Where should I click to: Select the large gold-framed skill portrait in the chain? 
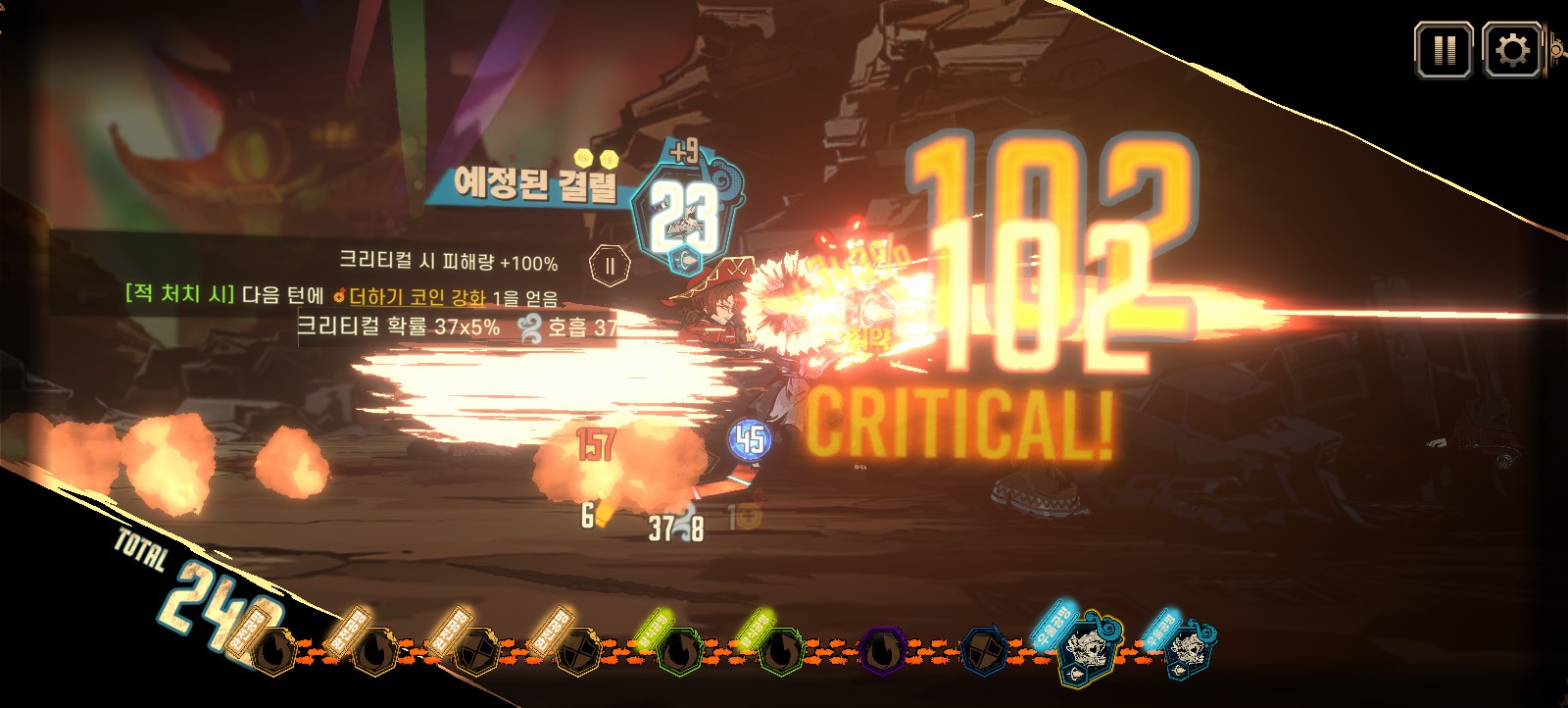[1088, 649]
